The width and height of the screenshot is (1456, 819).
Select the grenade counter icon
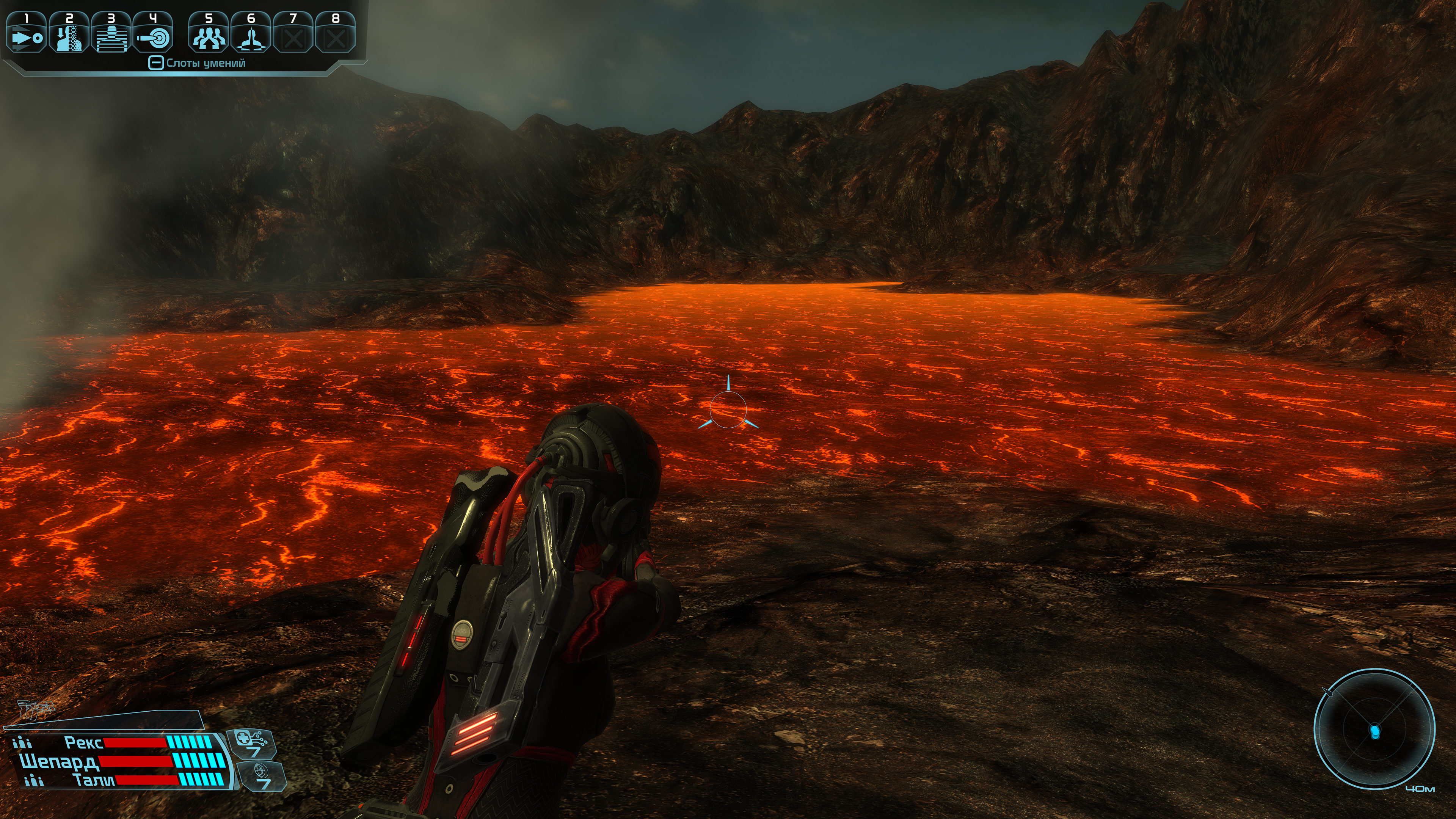click(262, 775)
